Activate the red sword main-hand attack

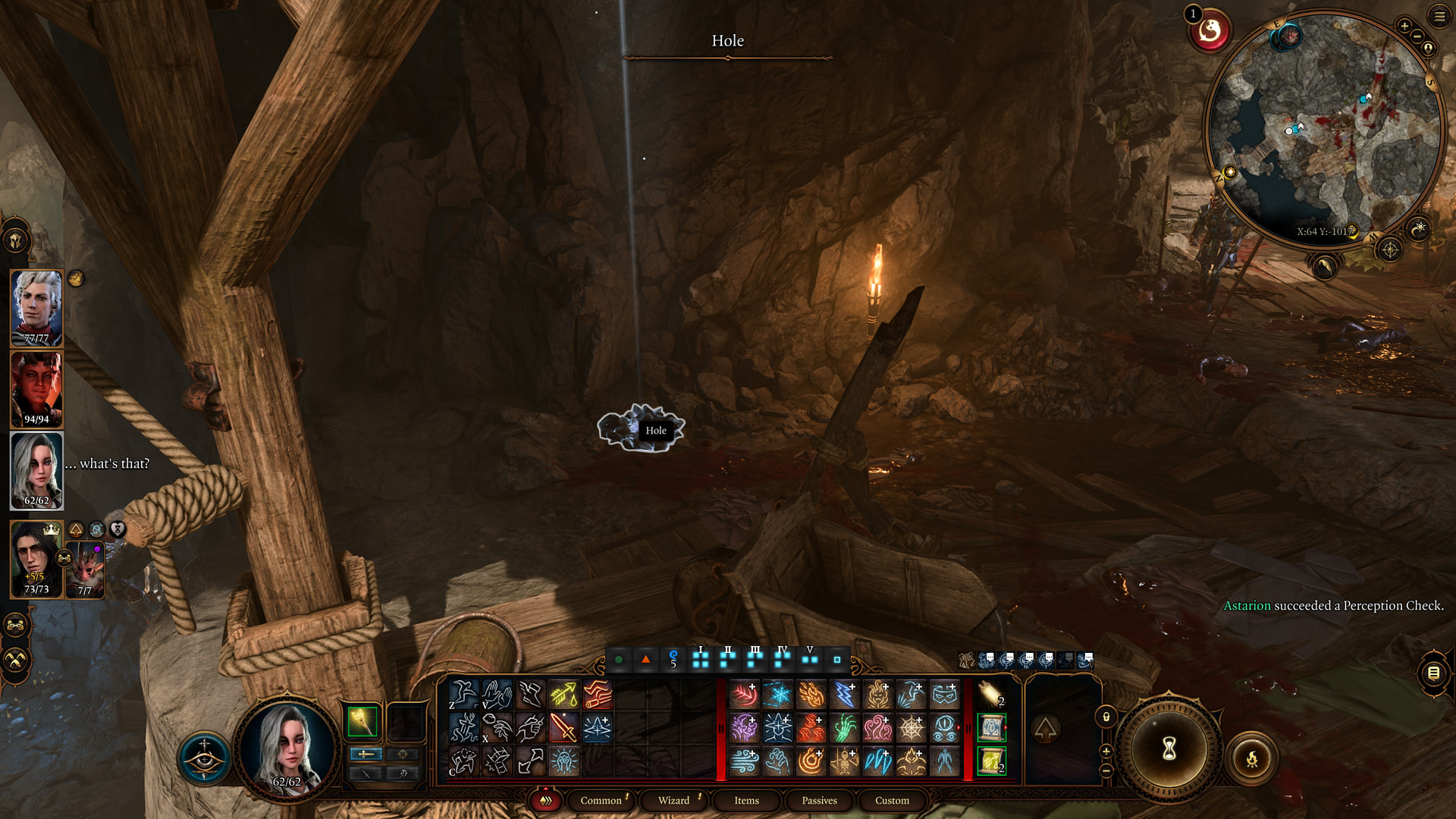point(563,728)
